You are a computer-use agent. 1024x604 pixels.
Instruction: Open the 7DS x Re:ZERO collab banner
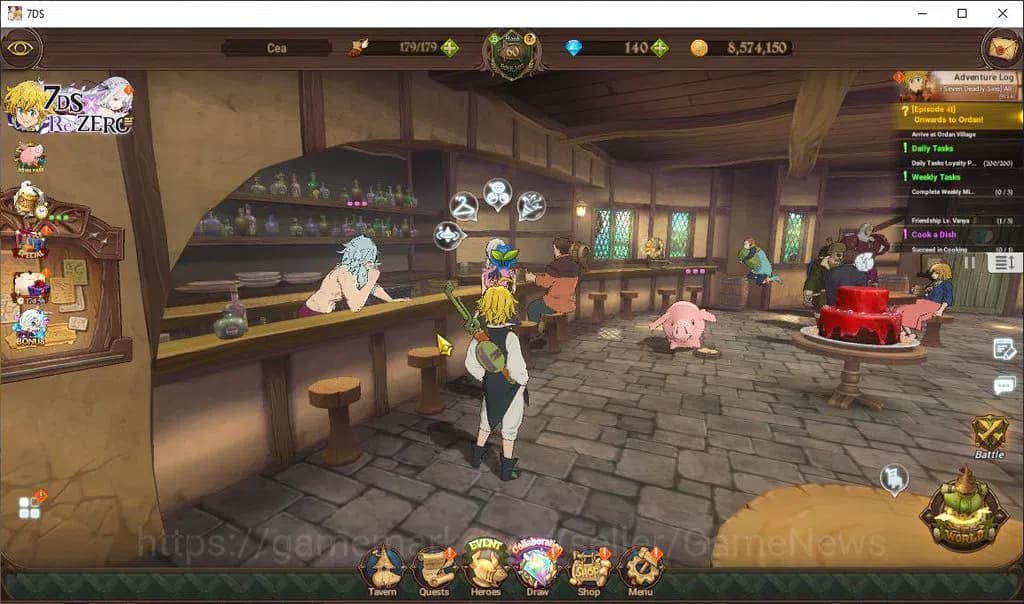pos(68,106)
